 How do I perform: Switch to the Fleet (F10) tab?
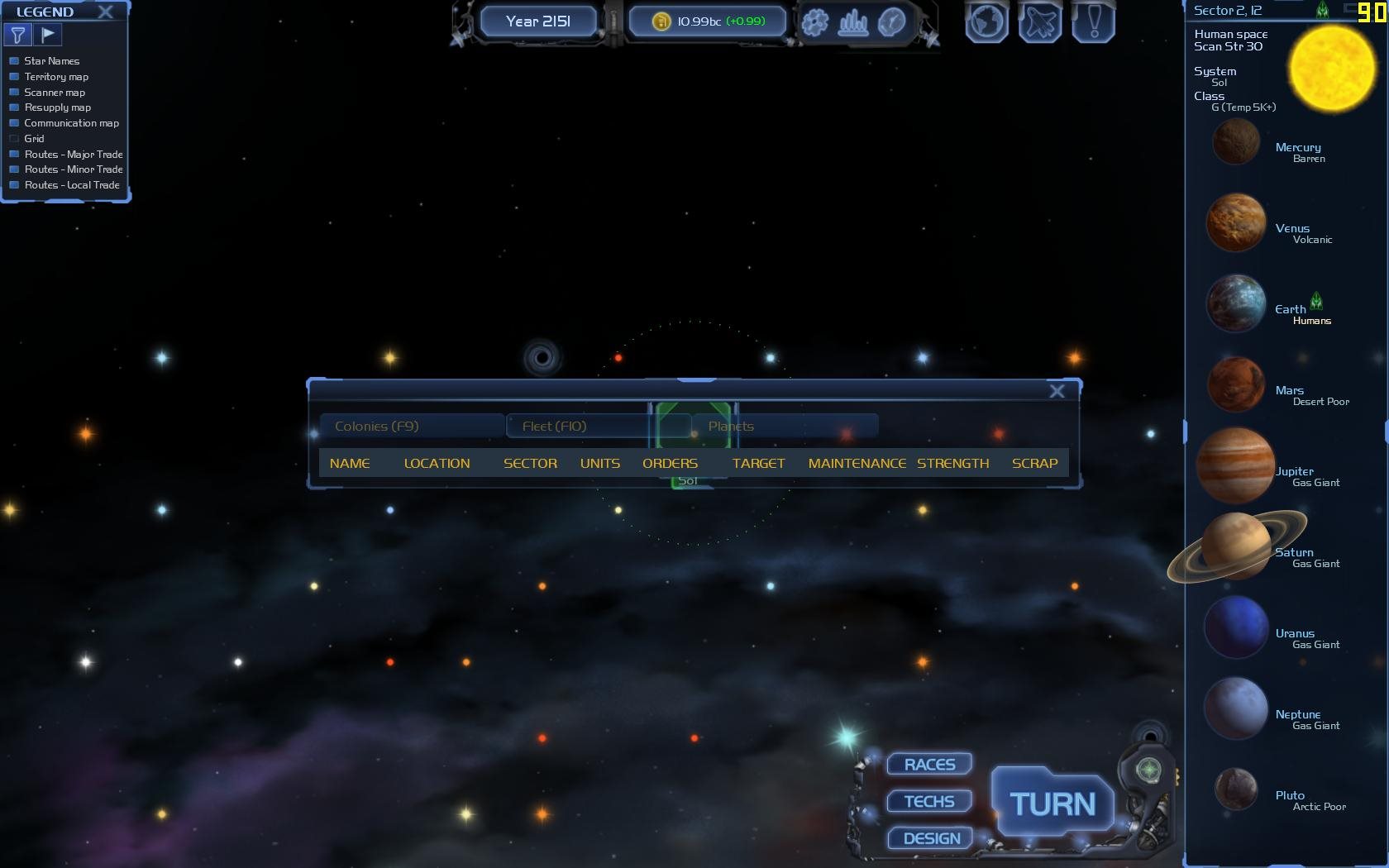579,427
